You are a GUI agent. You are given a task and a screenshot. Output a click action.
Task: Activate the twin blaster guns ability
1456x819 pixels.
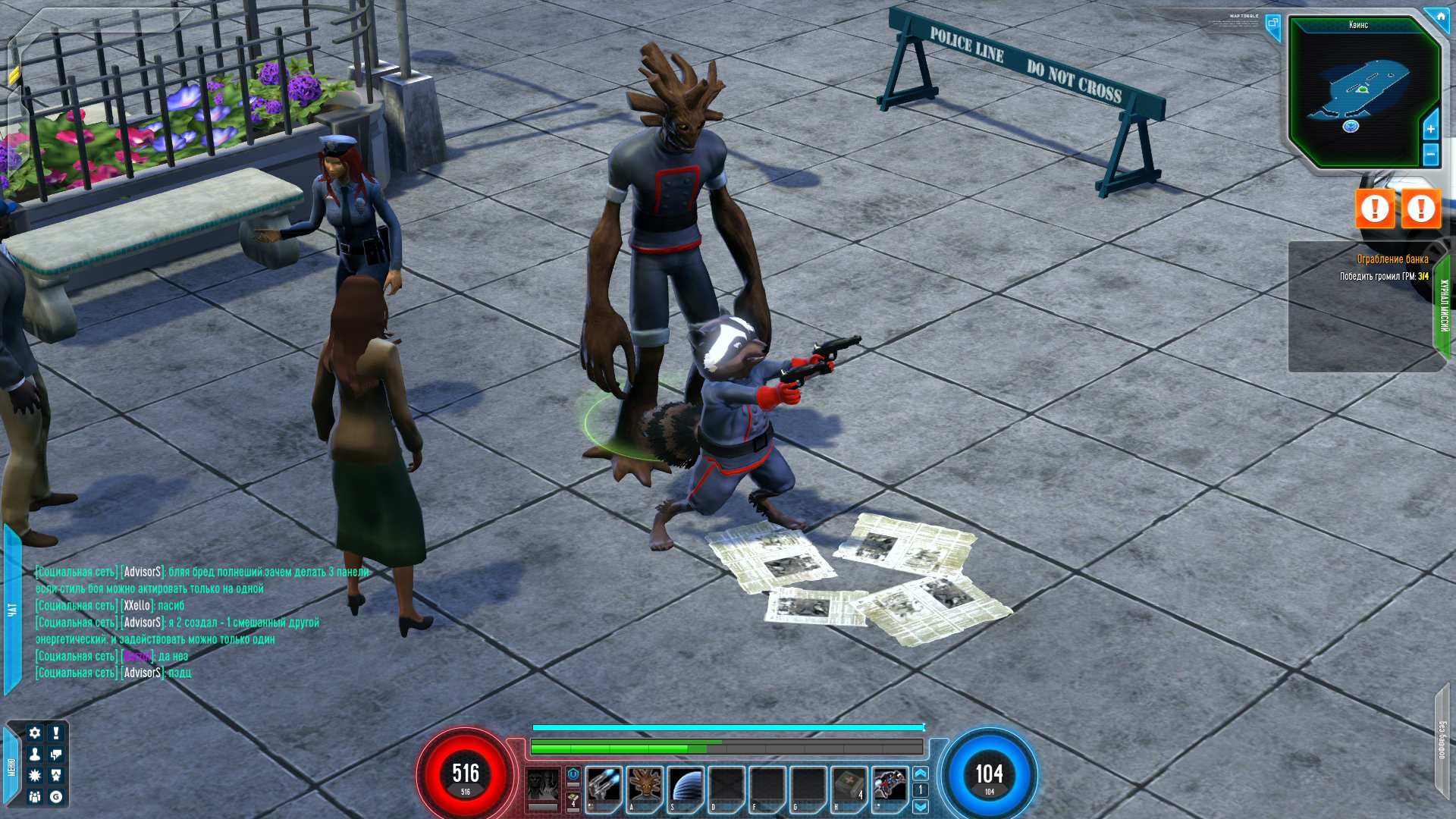click(x=603, y=785)
